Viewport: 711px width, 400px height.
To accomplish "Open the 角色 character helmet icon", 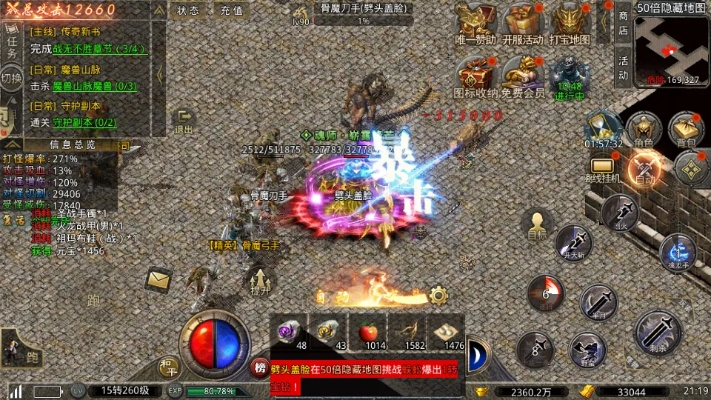I will pyautogui.click(x=641, y=128).
